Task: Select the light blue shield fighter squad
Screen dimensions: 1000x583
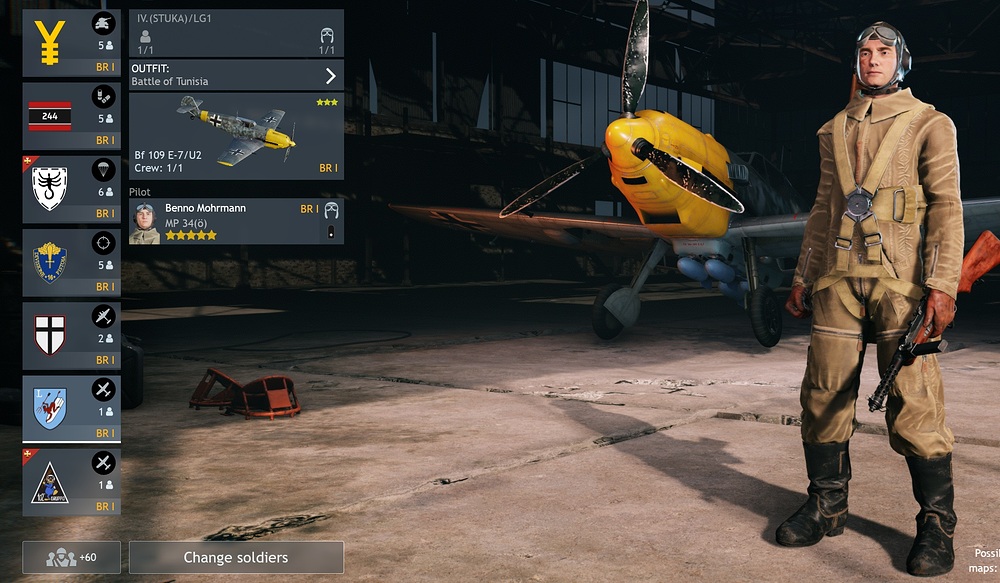Action: pos(71,408)
